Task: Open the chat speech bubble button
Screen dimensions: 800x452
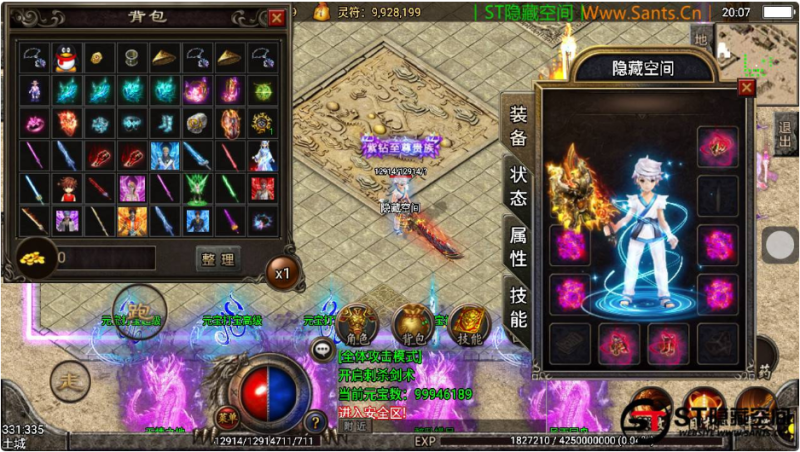Action: click(x=322, y=349)
